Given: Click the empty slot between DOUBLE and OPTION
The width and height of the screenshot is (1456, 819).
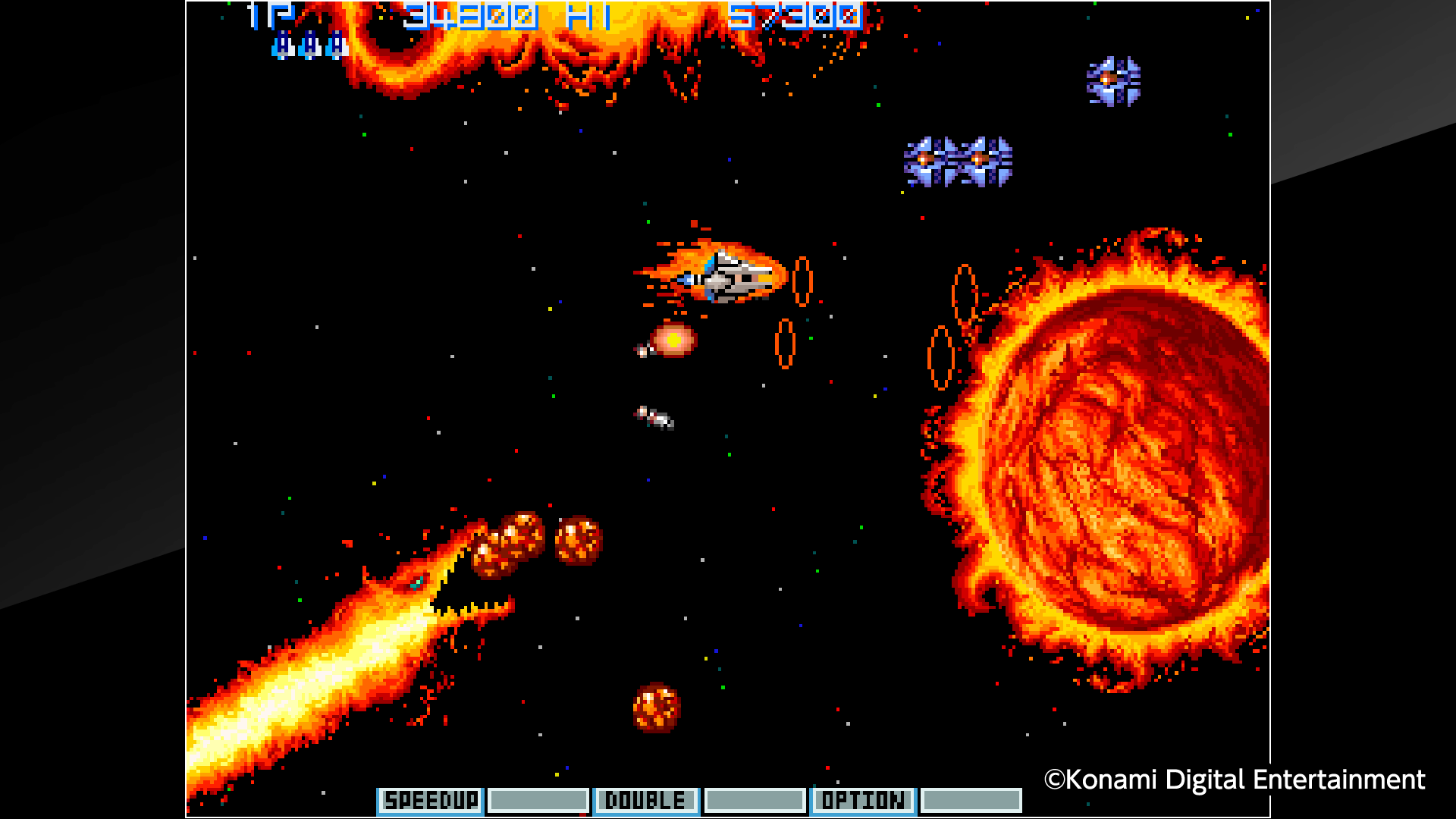Looking at the screenshot, I should point(755,799).
